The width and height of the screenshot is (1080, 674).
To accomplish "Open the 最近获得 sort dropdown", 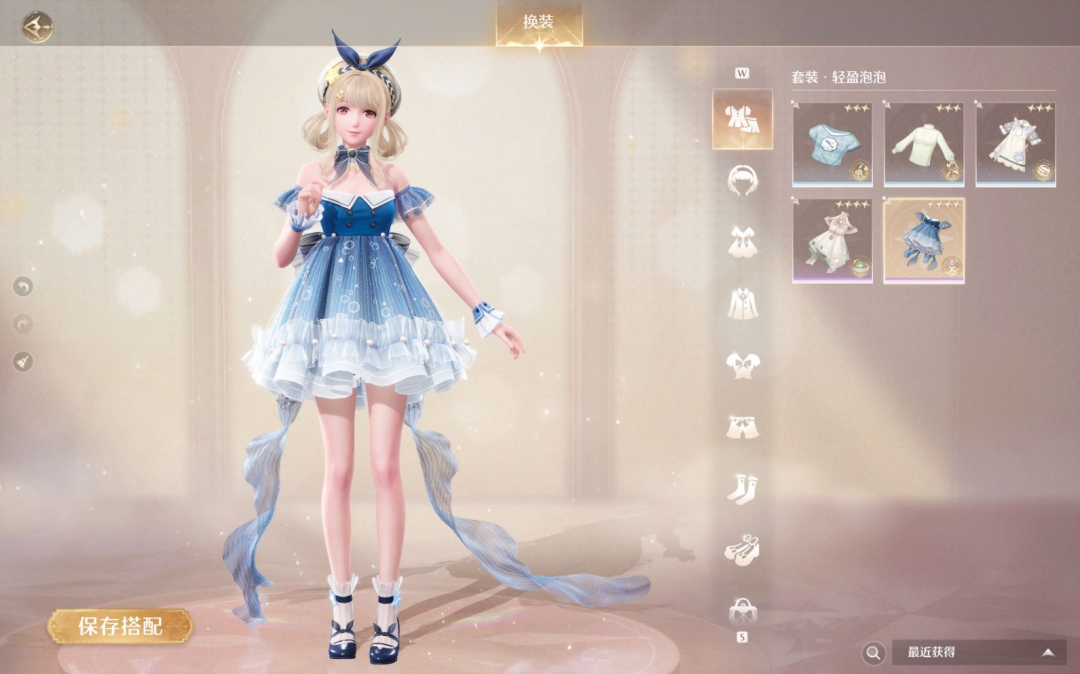I will (x=979, y=652).
